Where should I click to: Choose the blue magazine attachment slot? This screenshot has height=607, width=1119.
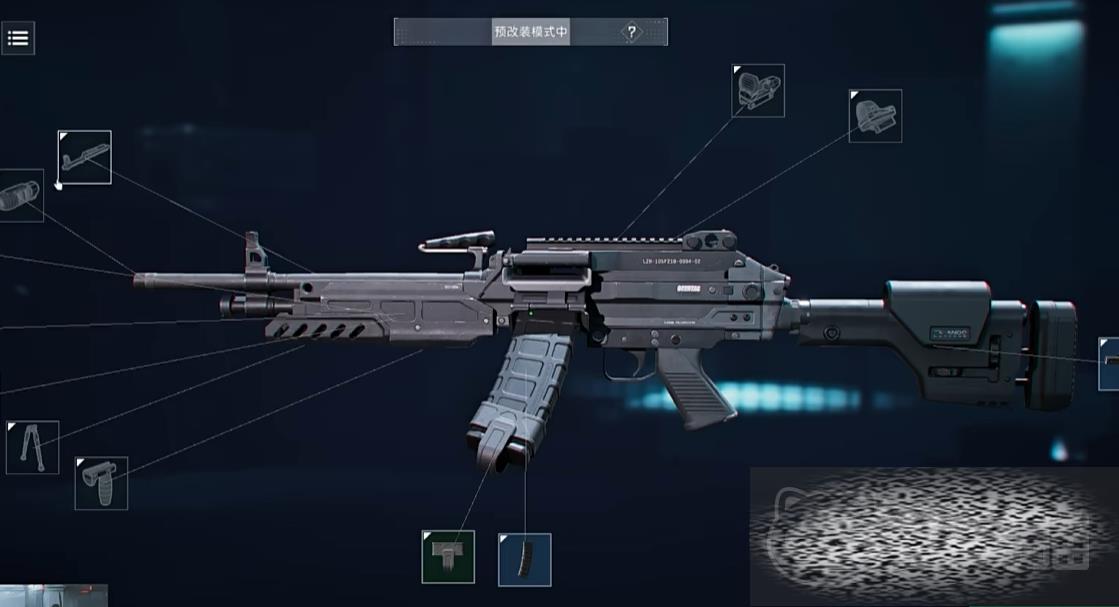point(525,560)
